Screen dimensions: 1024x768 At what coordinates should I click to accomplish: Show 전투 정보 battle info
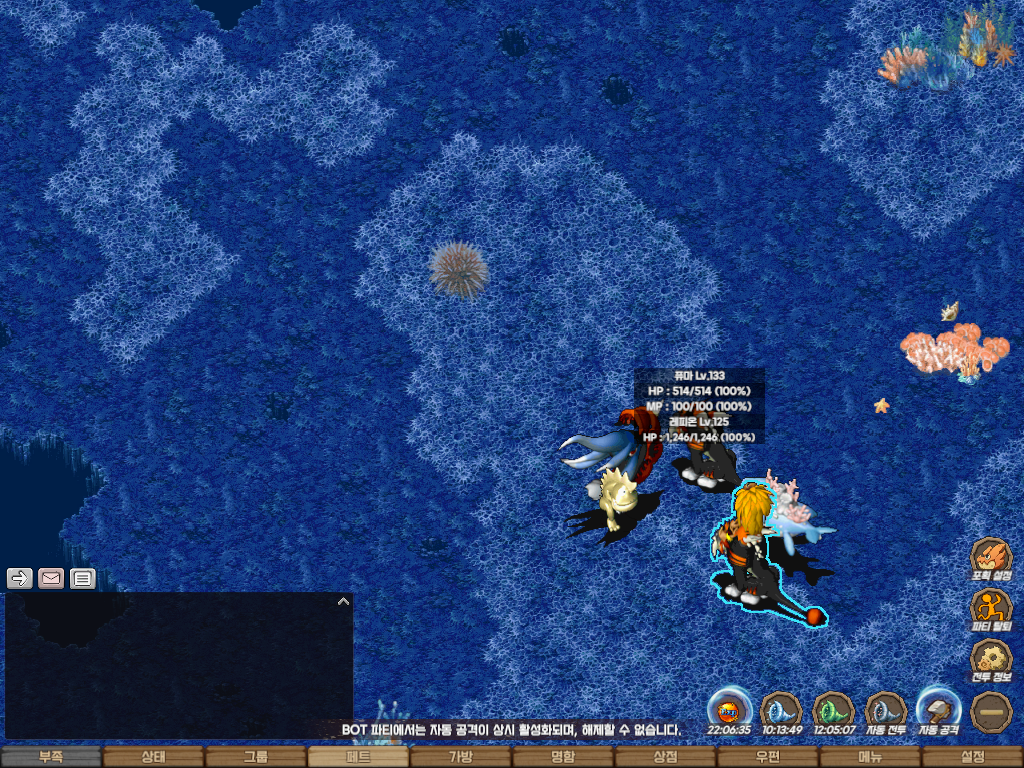pyautogui.click(x=991, y=659)
